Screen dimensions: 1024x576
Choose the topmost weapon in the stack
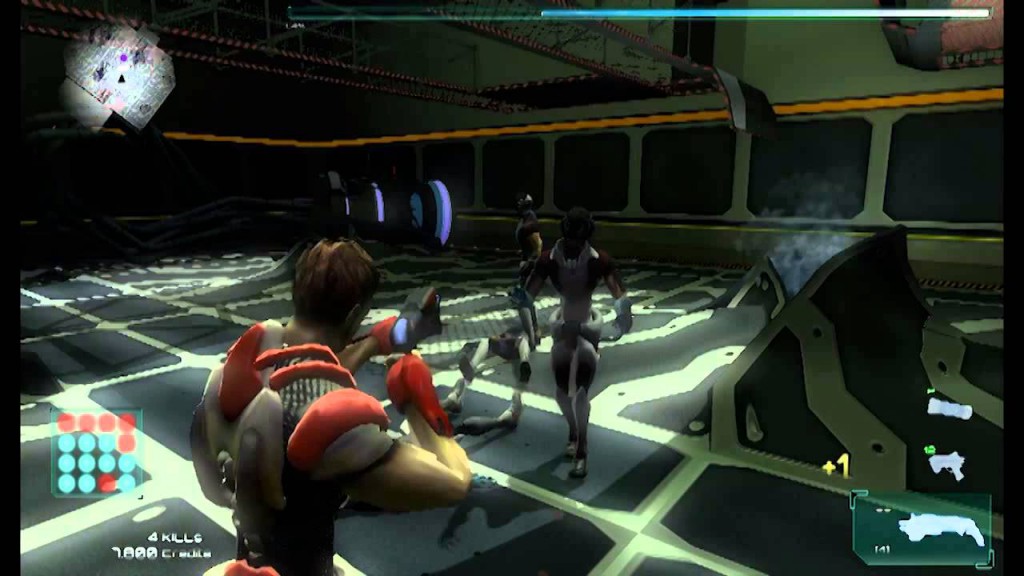point(949,407)
